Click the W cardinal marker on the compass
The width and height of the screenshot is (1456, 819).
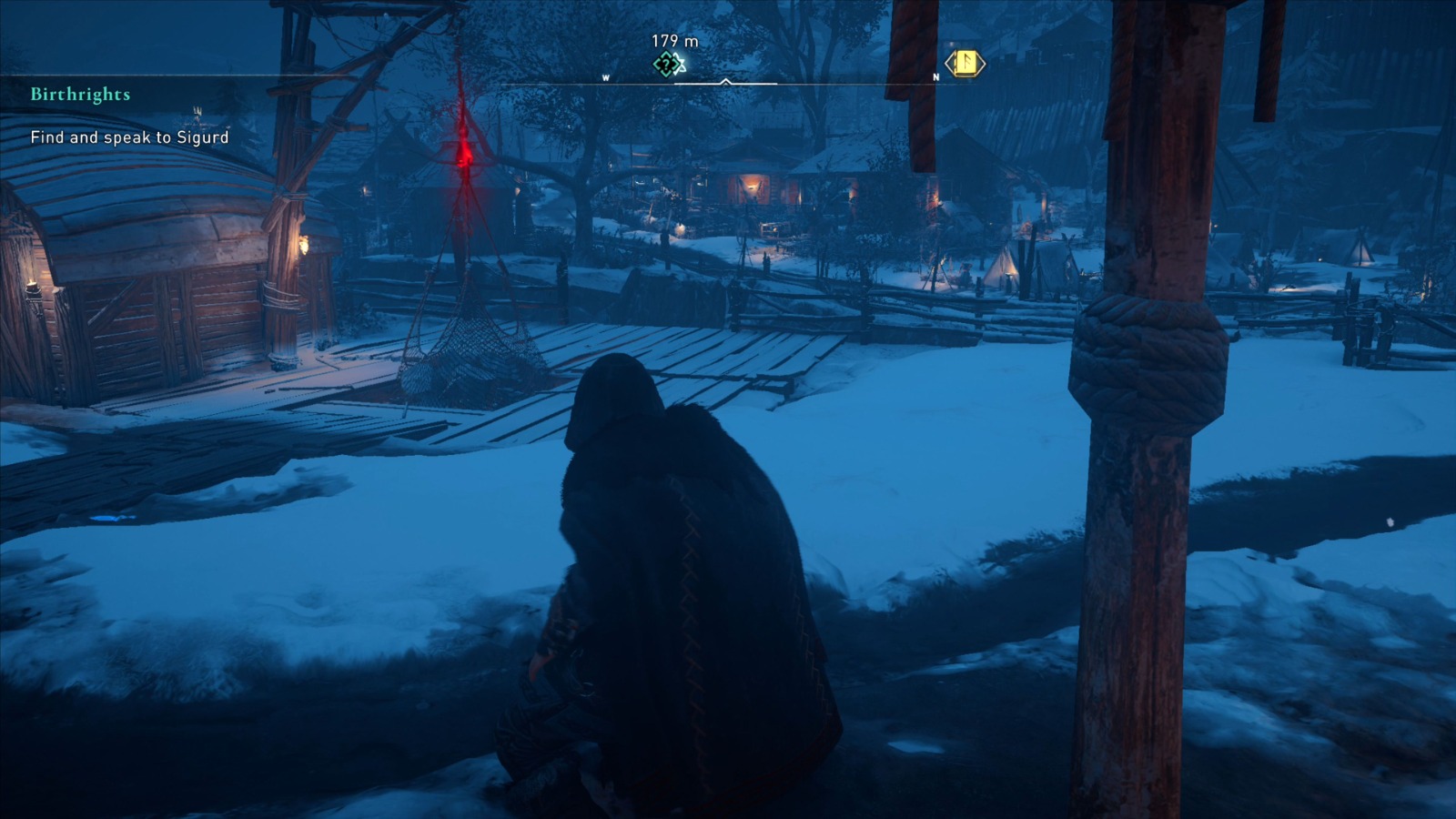point(607,78)
